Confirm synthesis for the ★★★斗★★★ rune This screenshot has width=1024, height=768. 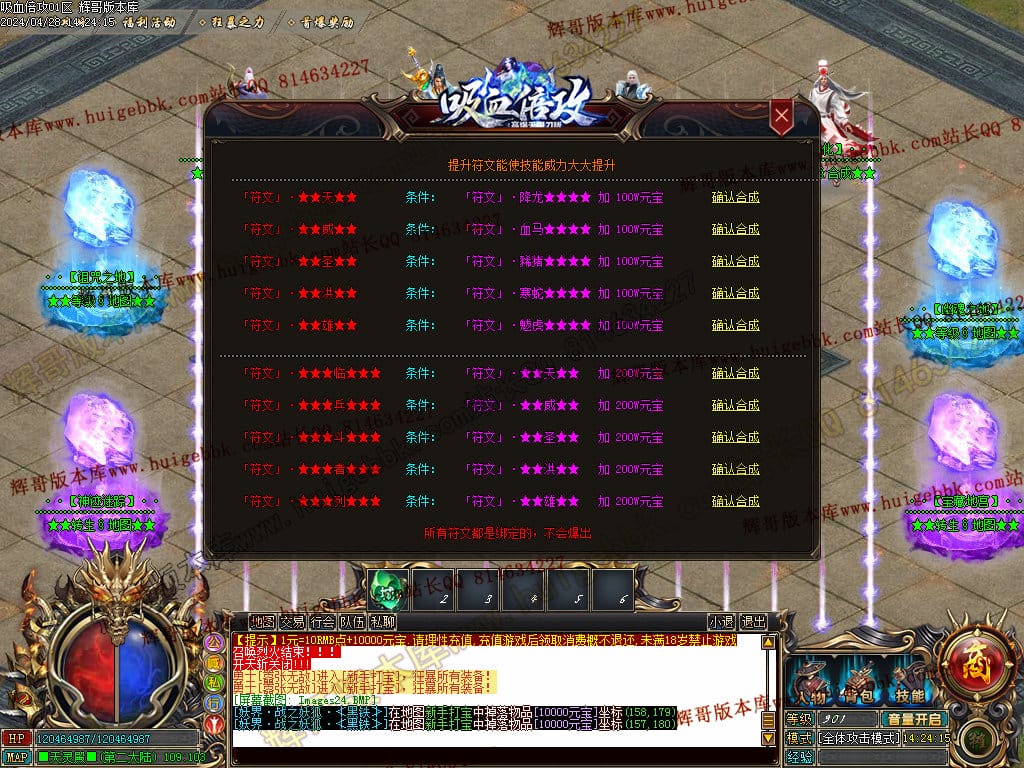pyautogui.click(x=735, y=437)
